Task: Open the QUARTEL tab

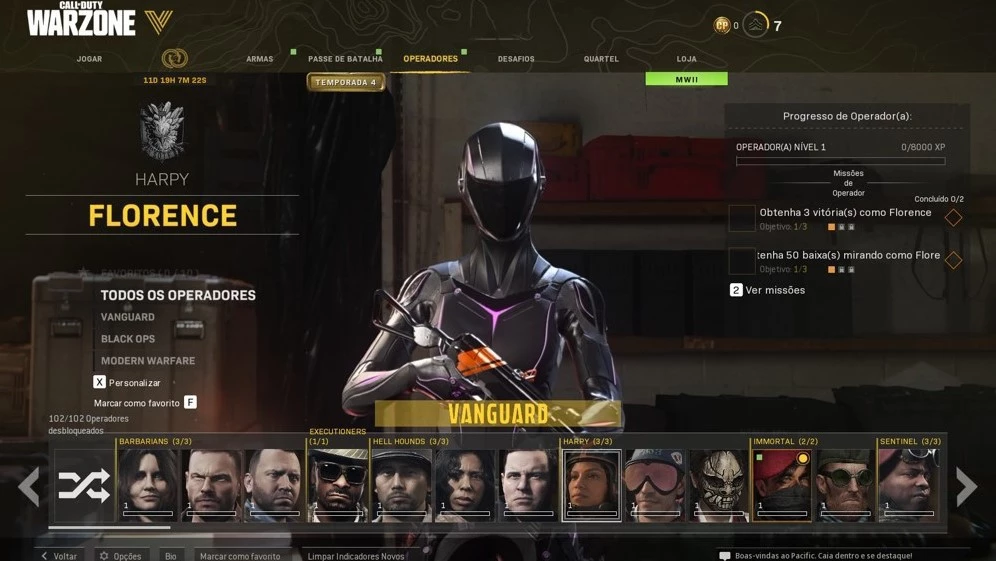Action: pyautogui.click(x=601, y=59)
